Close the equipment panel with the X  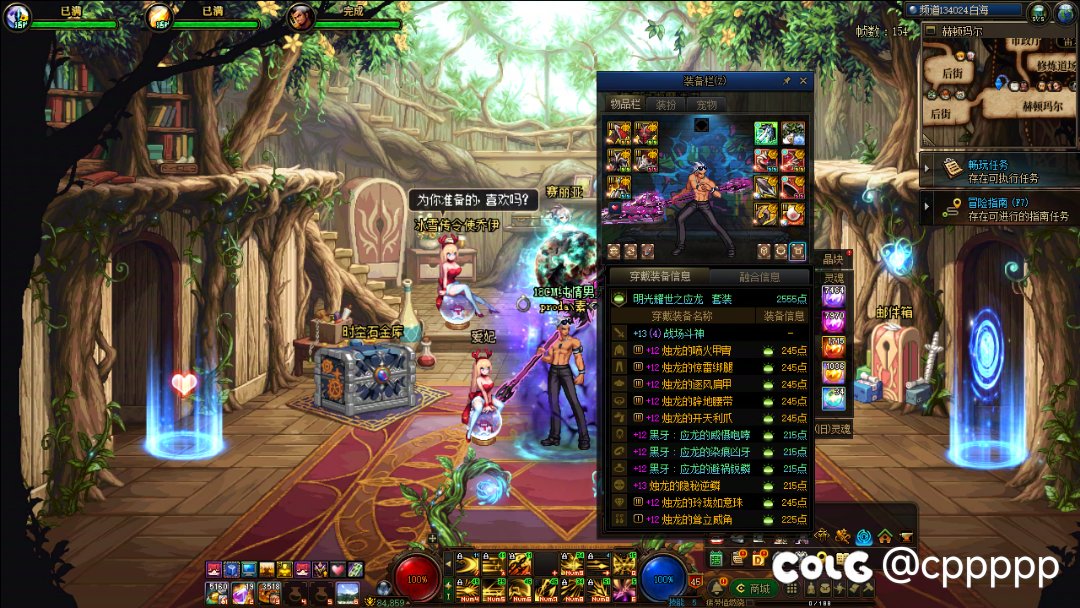803,81
